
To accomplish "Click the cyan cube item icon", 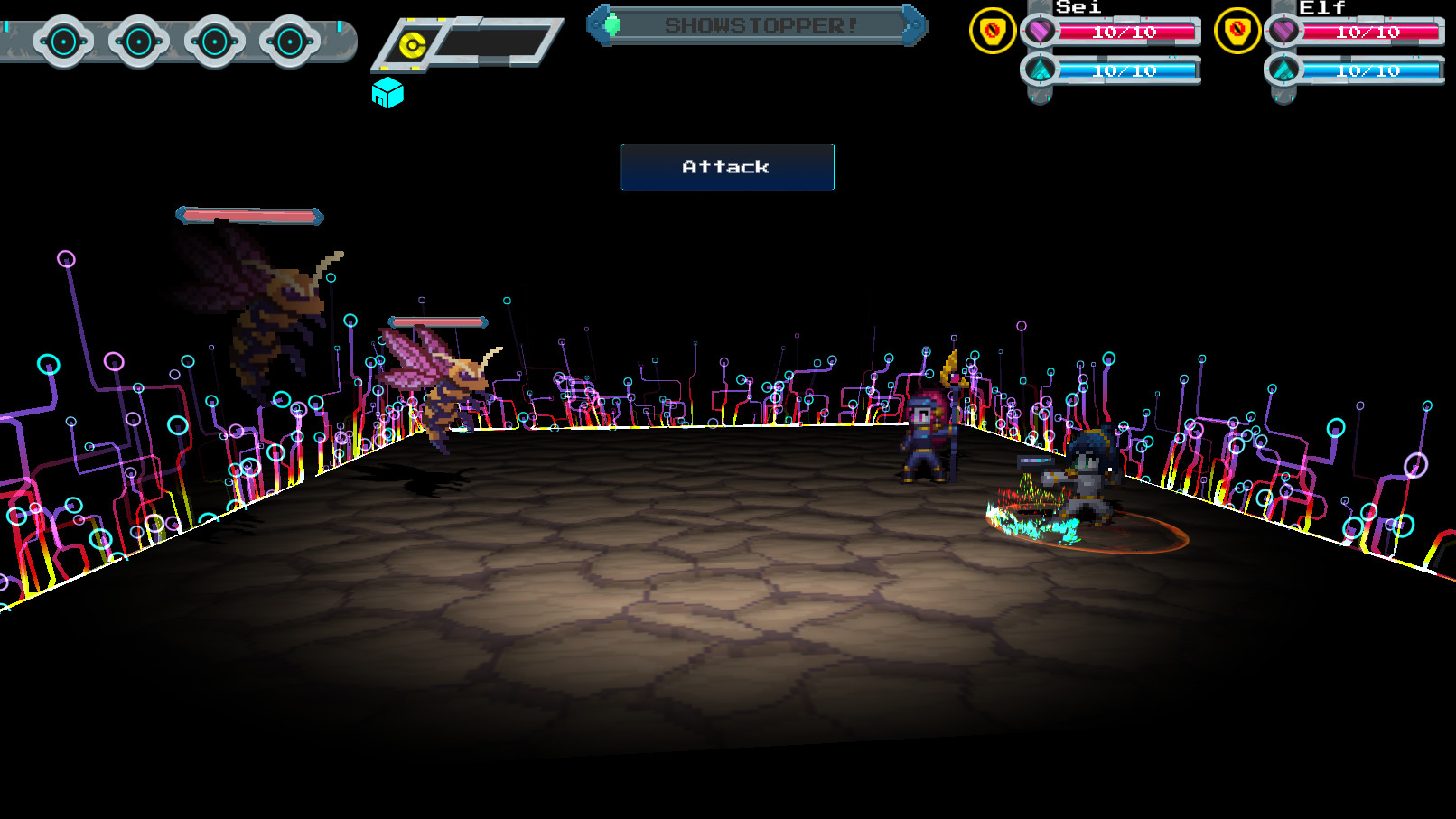I will (388, 94).
